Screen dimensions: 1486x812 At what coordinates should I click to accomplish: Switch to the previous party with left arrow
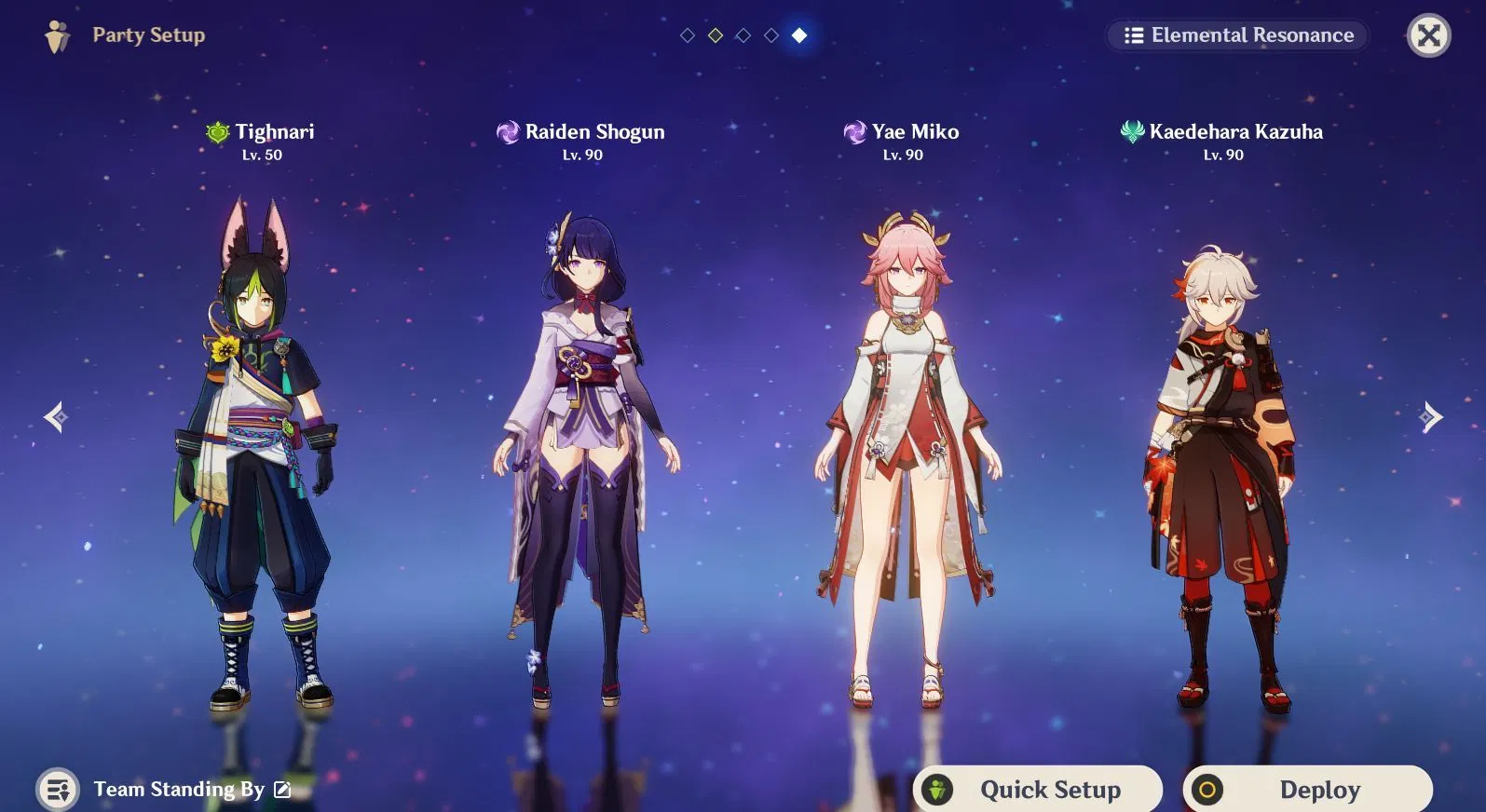click(55, 416)
